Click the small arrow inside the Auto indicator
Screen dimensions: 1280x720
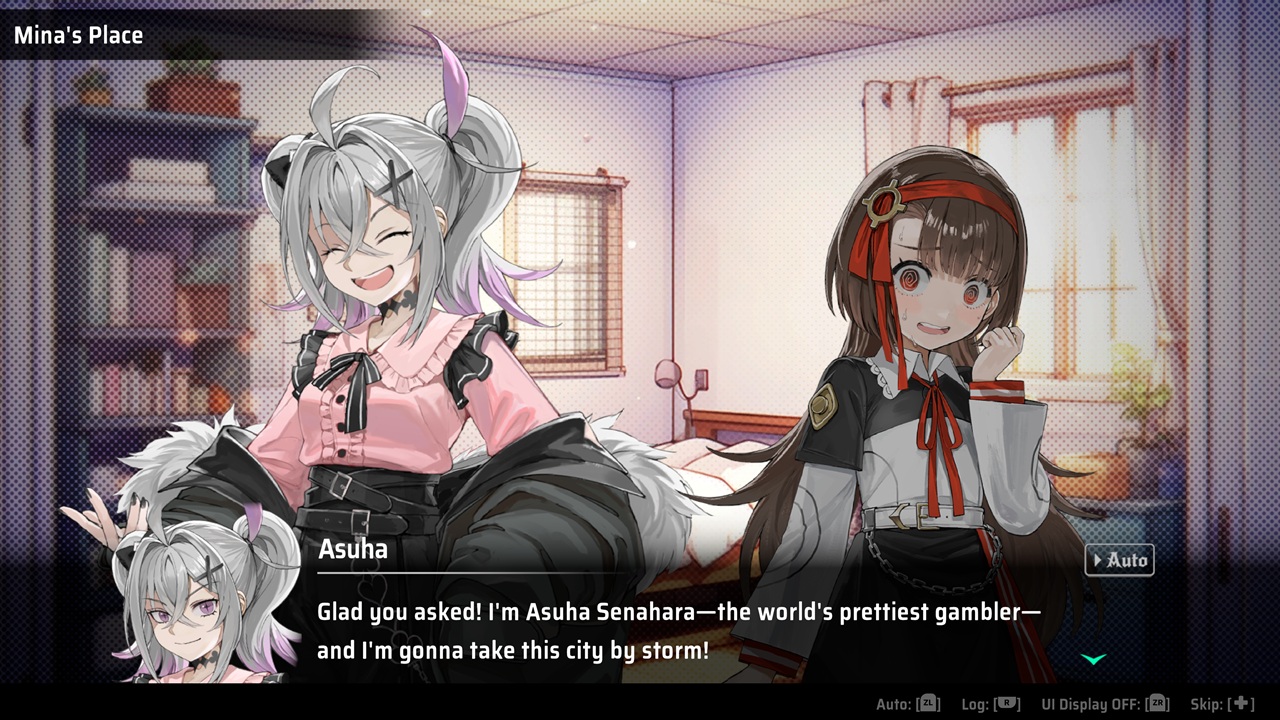tap(1098, 560)
